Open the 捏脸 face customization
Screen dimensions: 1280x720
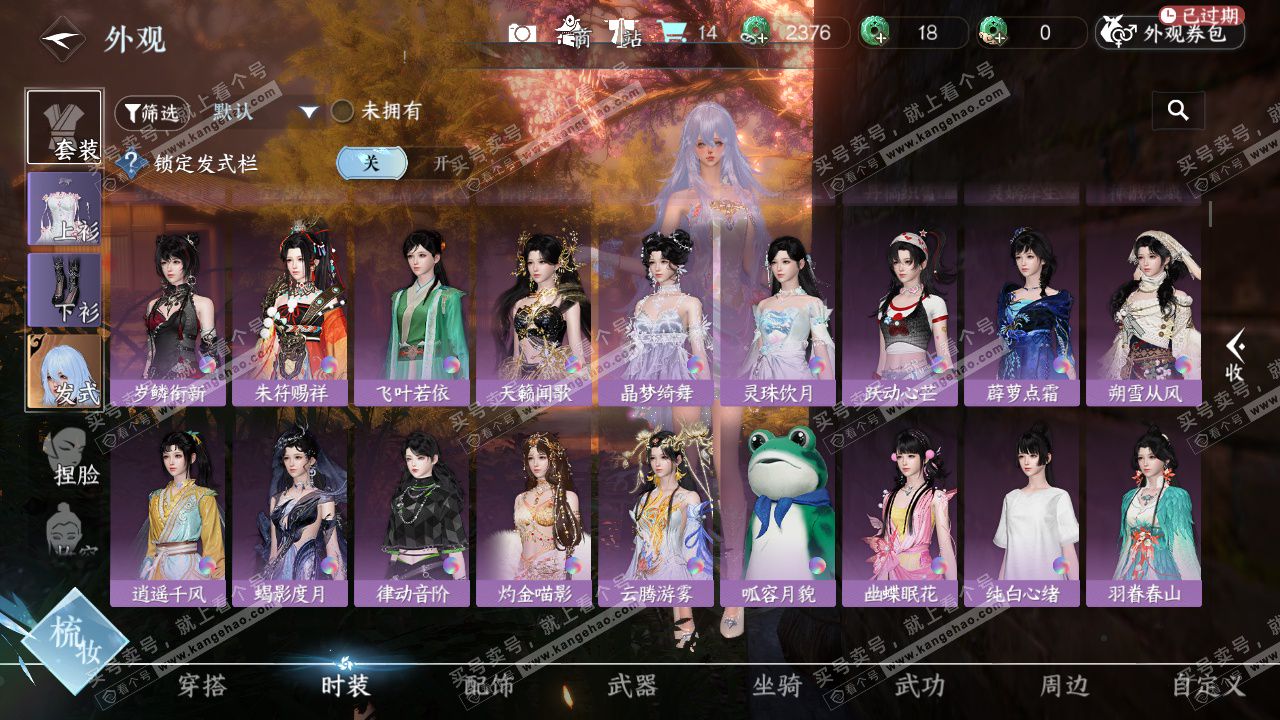coord(71,456)
